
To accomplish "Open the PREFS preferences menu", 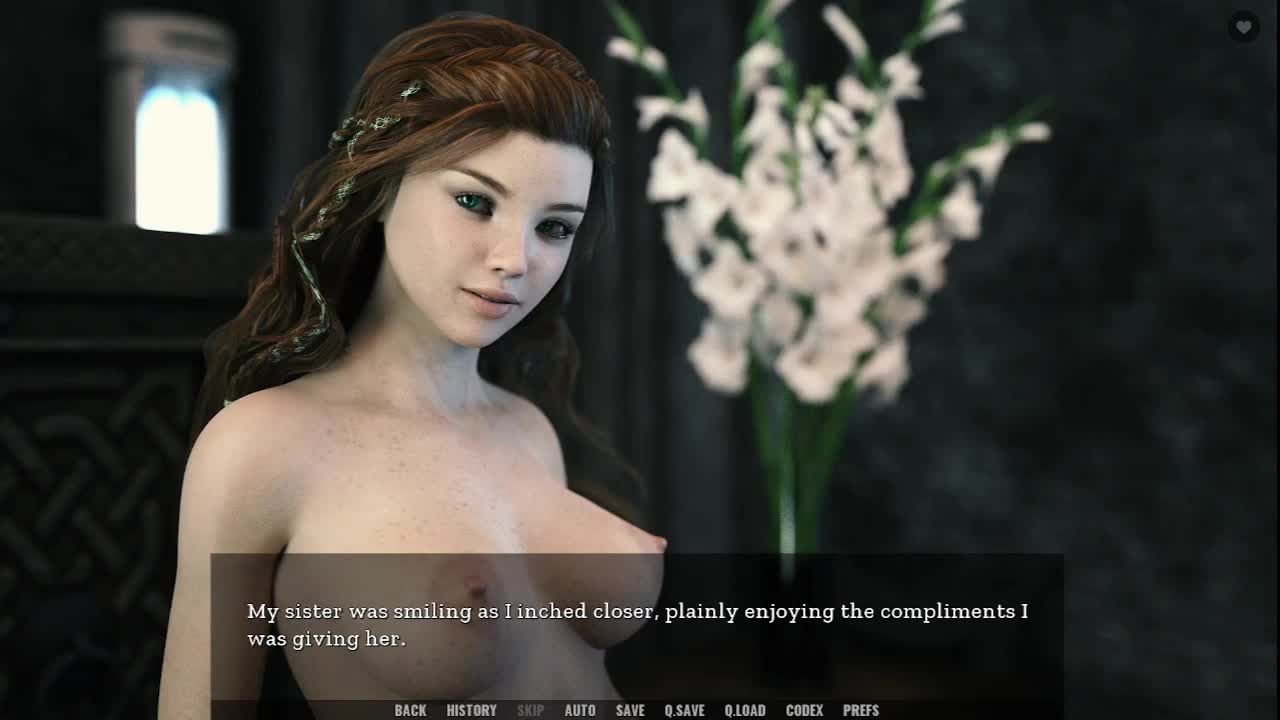I will [861, 710].
